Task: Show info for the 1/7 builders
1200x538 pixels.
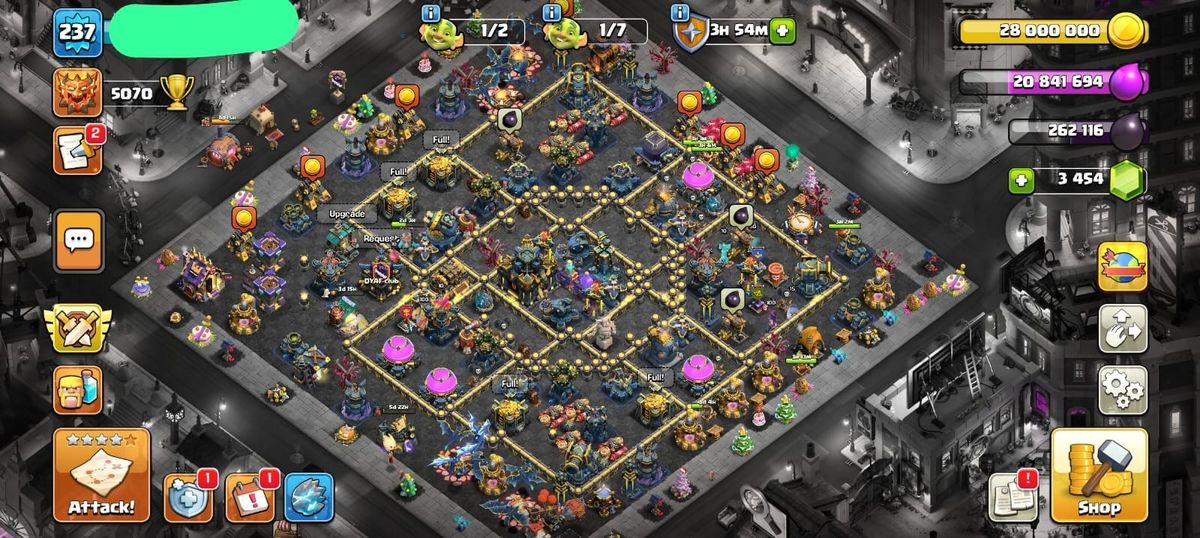Action: pyautogui.click(x=551, y=12)
